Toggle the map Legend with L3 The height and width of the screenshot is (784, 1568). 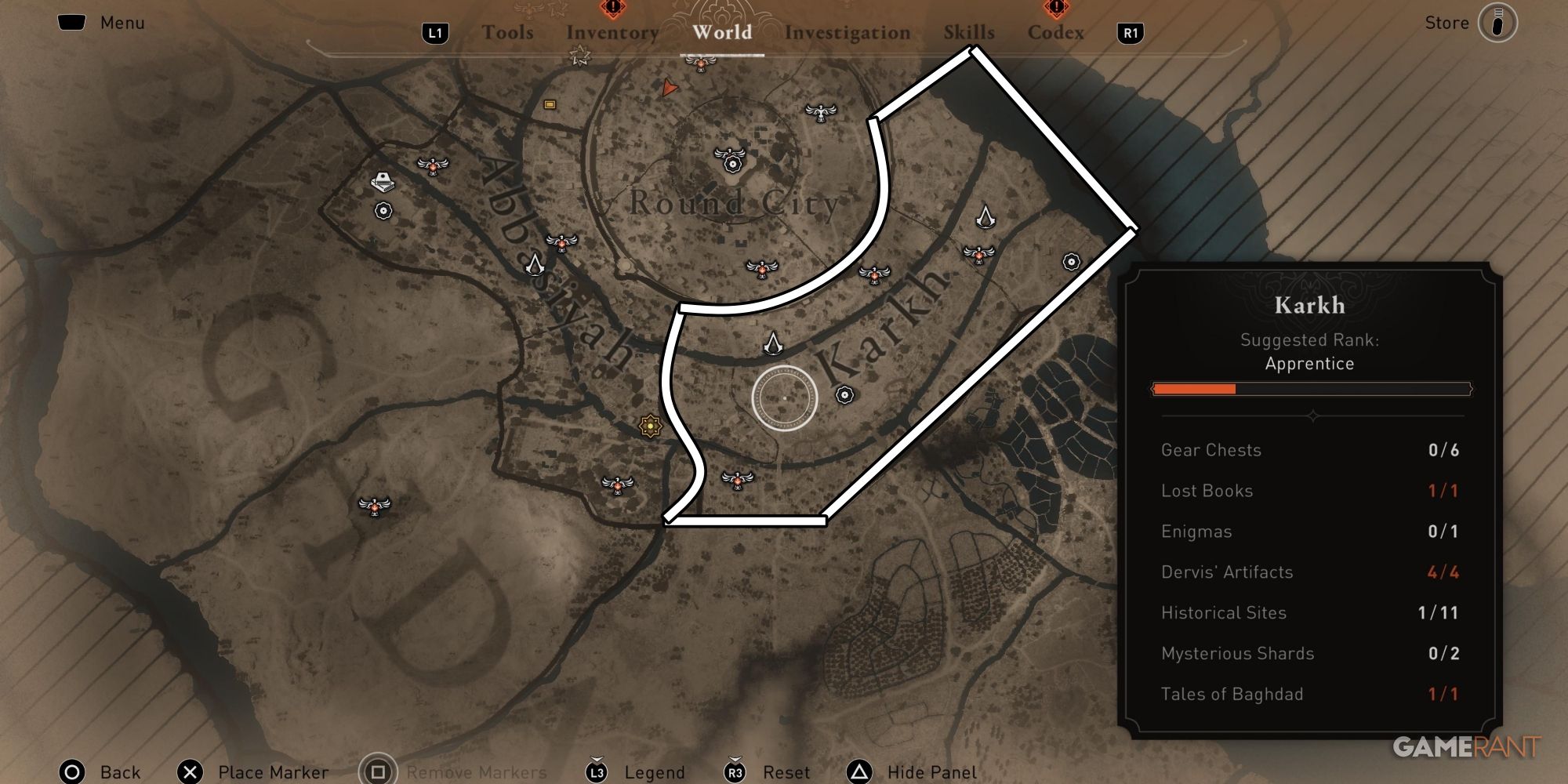[x=655, y=772]
